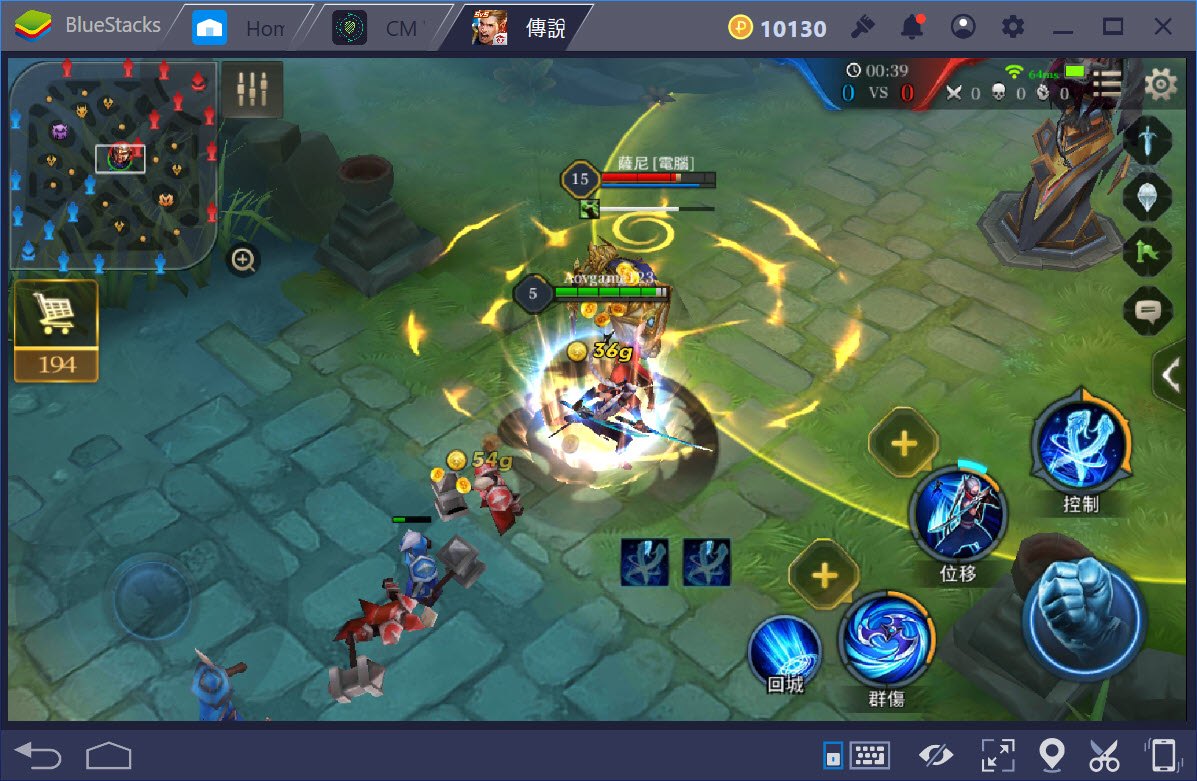Upgrade the 群傷 skill with its plus button
This screenshot has height=781, width=1197.
(824, 575)
